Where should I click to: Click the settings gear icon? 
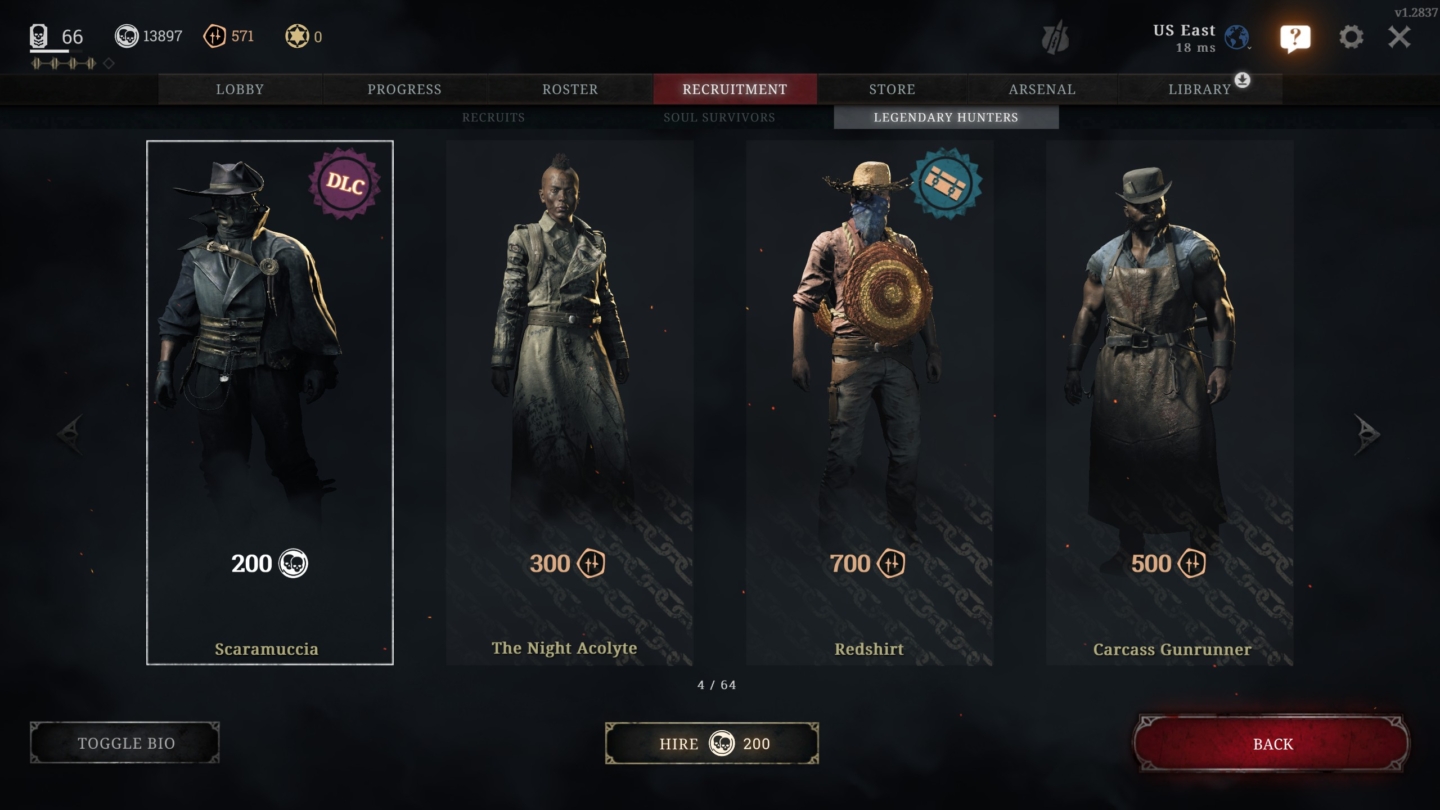[1351, 36]
